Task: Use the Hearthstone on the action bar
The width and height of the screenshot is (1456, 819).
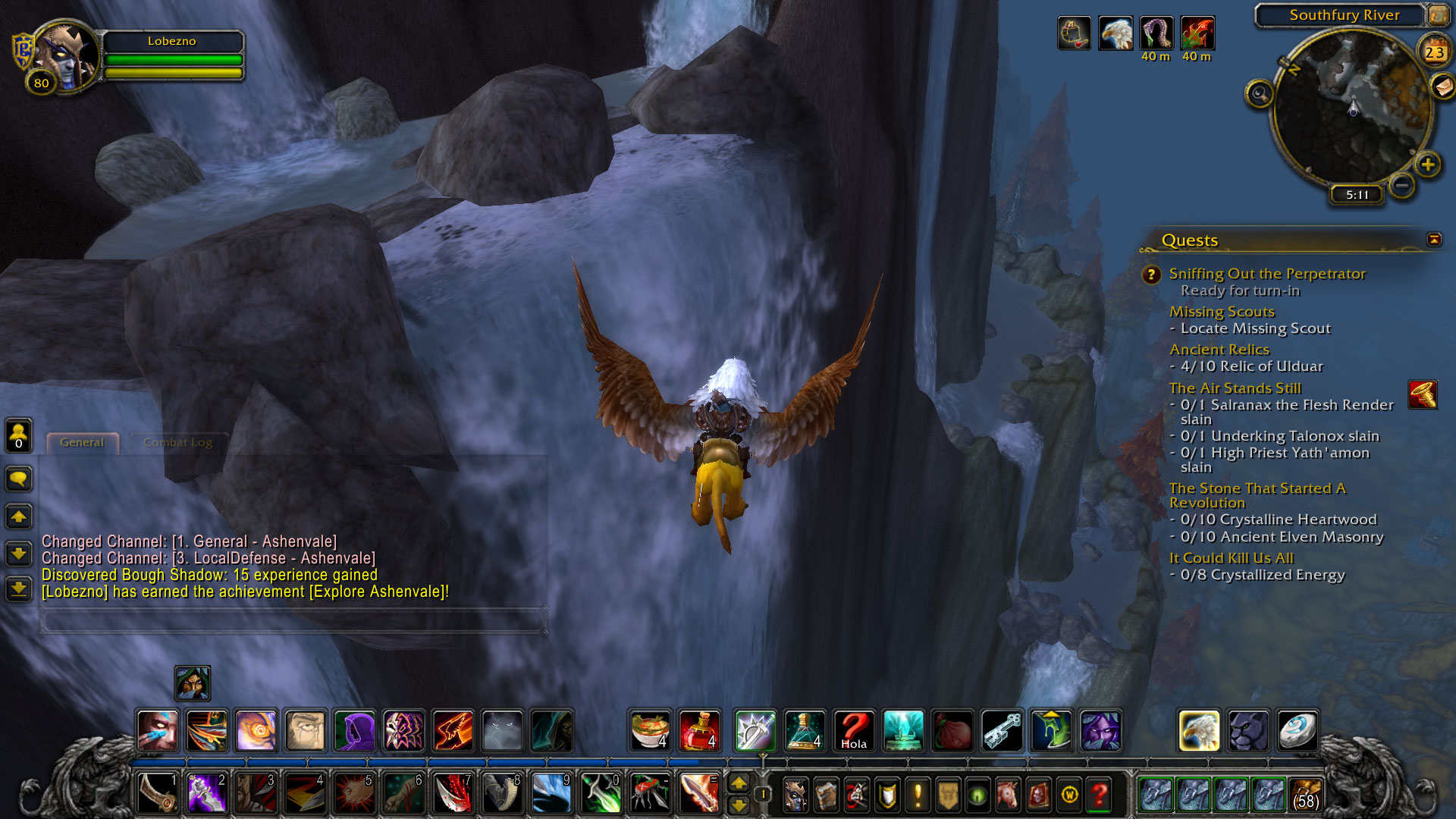Action: [1298, 730]
